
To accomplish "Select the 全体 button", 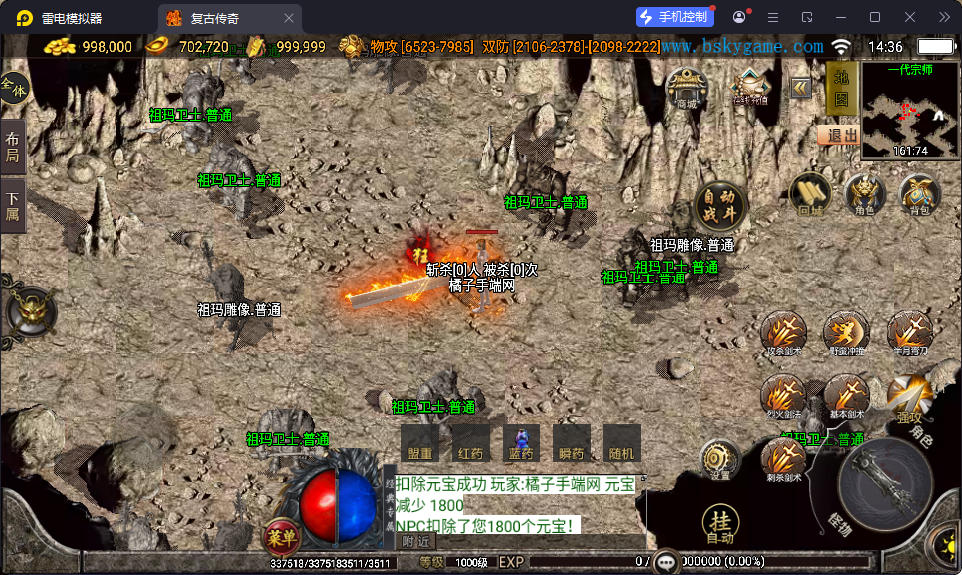I will 14,89.
